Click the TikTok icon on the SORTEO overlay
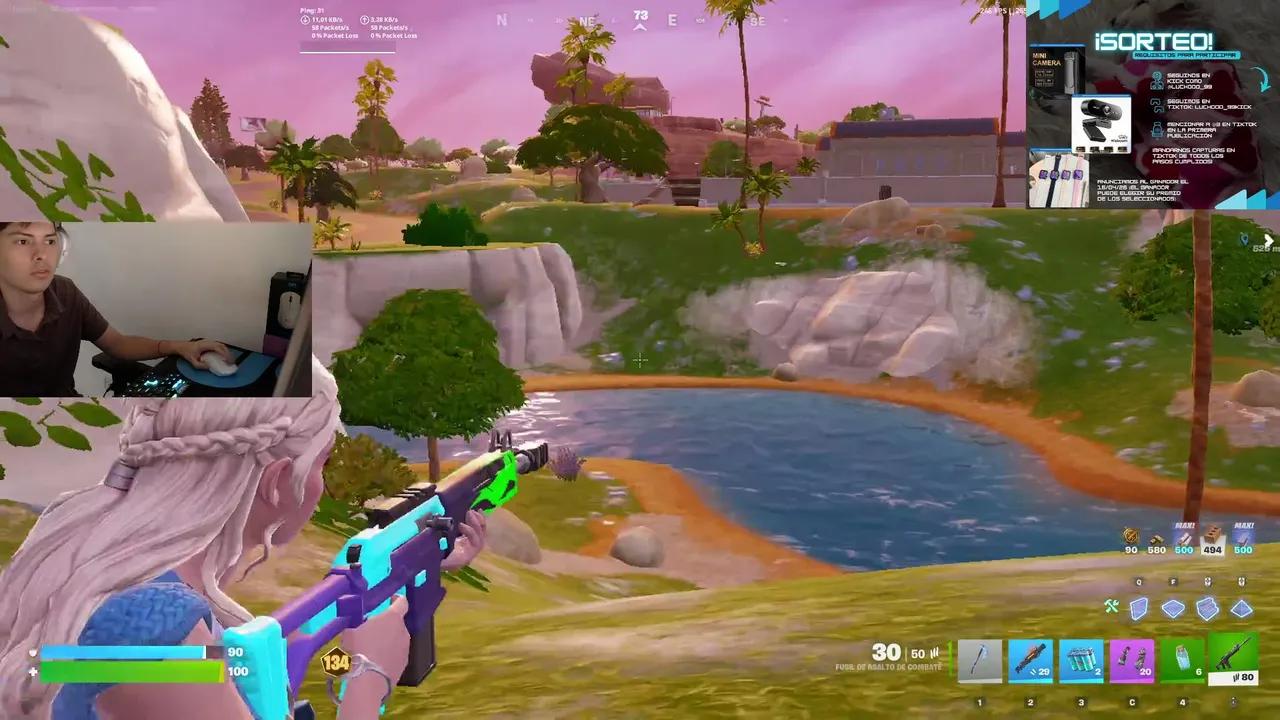The height and width of the screenshot is (720, 1280). [1156, 105]
